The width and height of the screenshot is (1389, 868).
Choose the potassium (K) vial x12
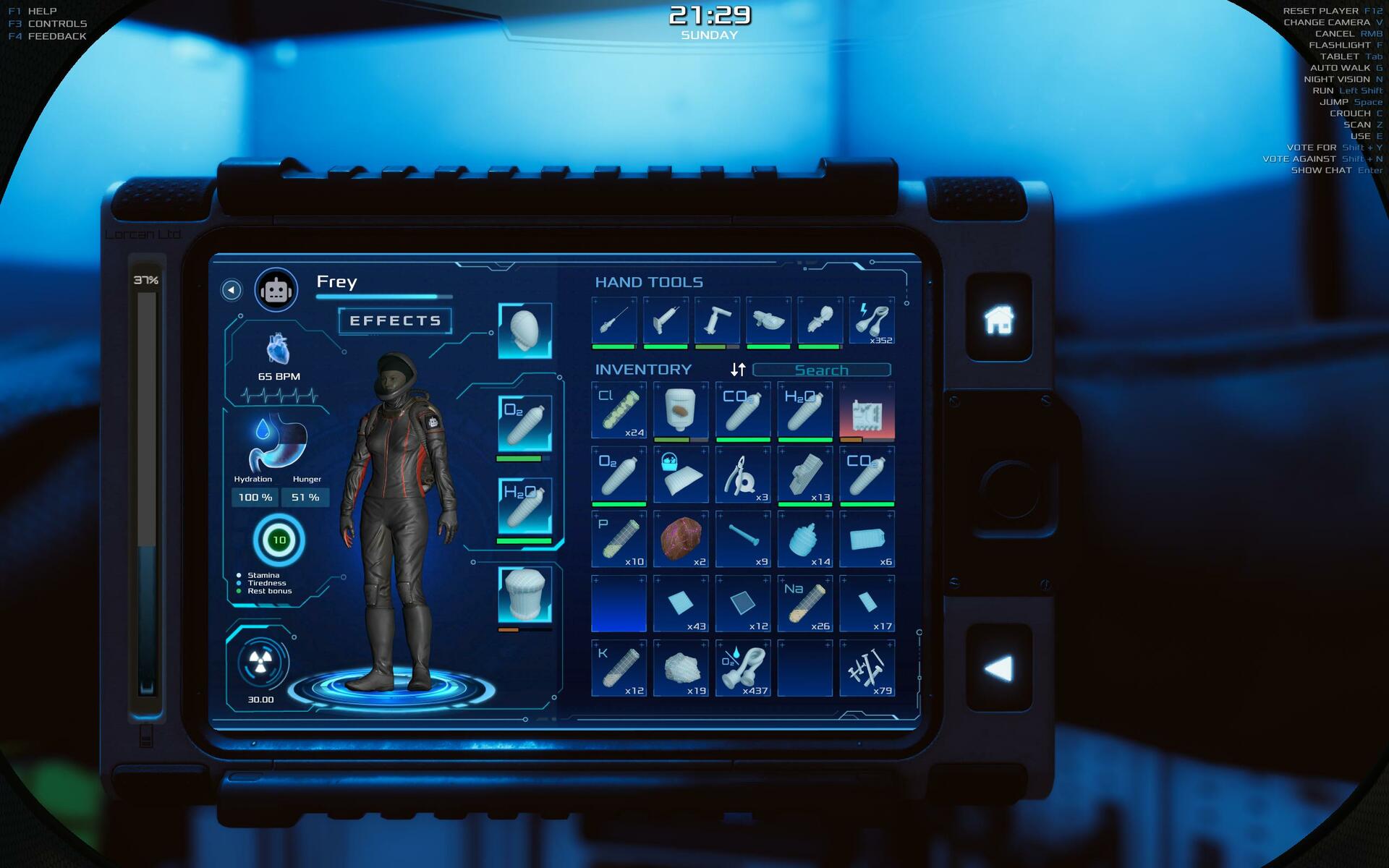tap(619, 668)
